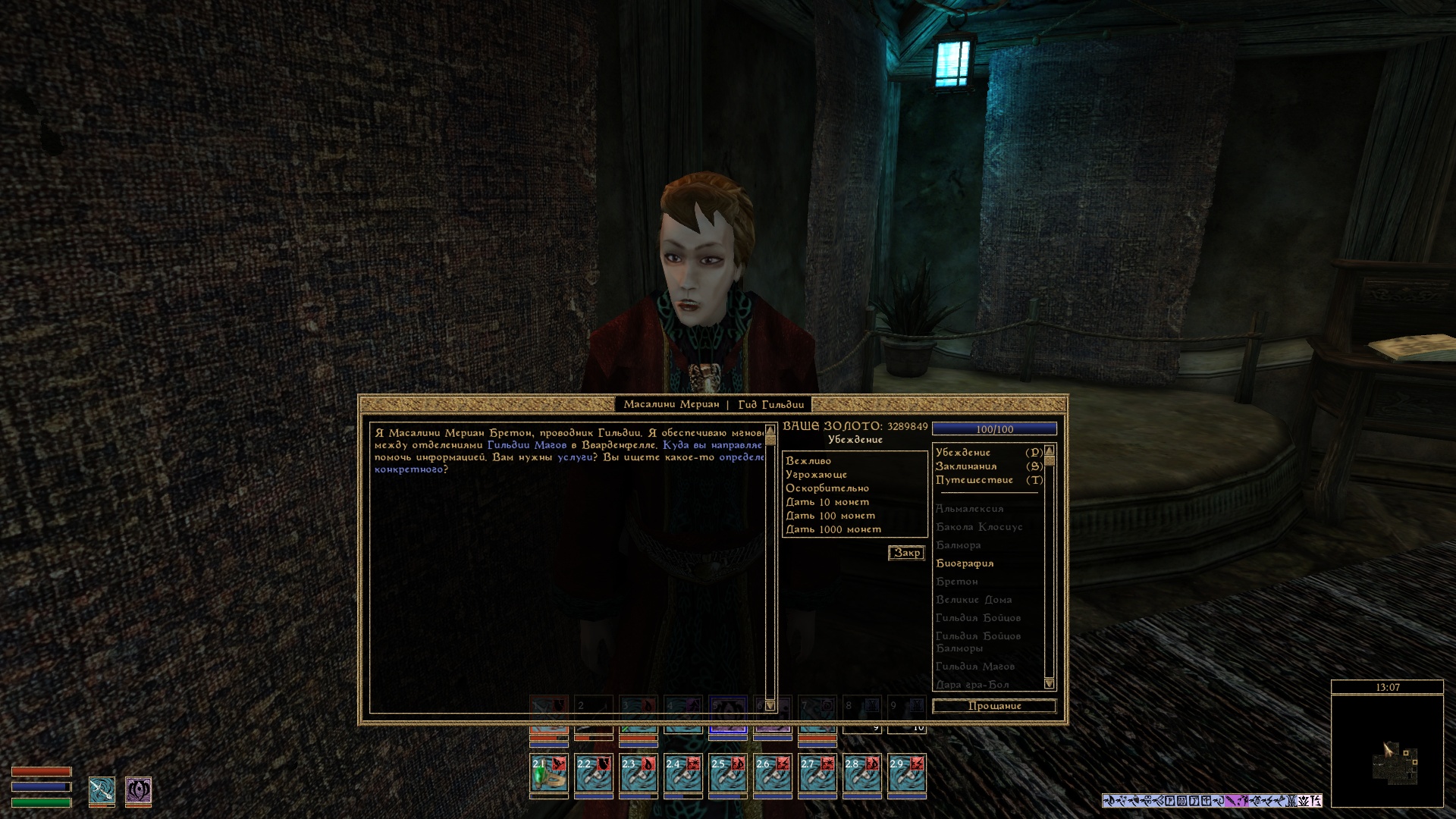This screenshot has height=819, width=1456.
Task: Select quick slot 2.1 with green ring
Action: pyautogui.click(x=548, y=773)
